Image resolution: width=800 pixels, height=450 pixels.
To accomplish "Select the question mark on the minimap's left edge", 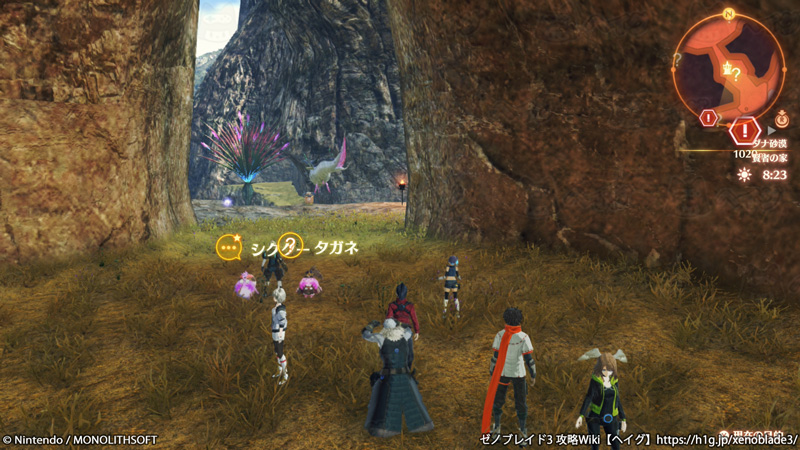I will [x=677, y=59].
